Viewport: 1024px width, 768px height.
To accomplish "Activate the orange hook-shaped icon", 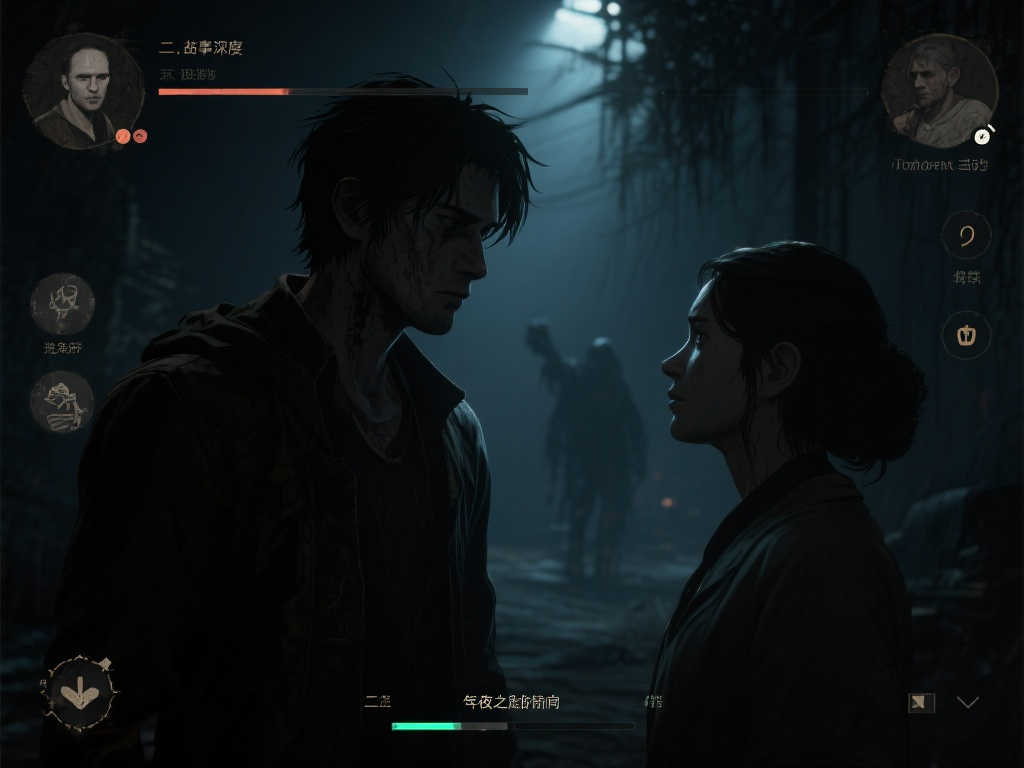I will (x=966, y=236).
